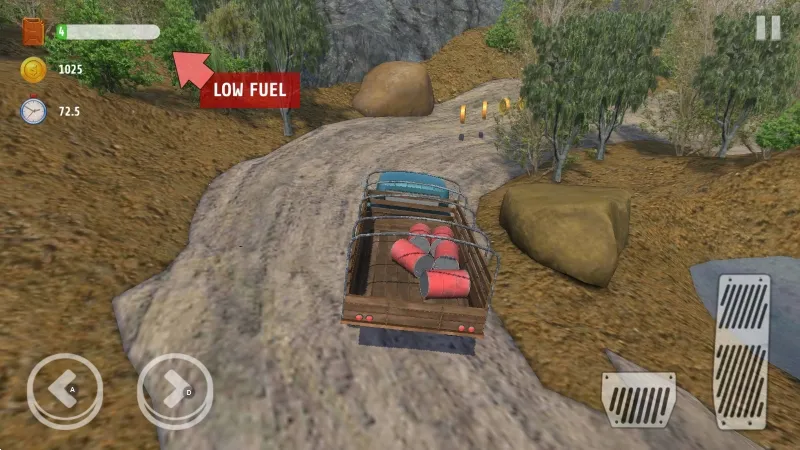
Task: Pause the game with the pause button
Action: (x=768, y=28)
